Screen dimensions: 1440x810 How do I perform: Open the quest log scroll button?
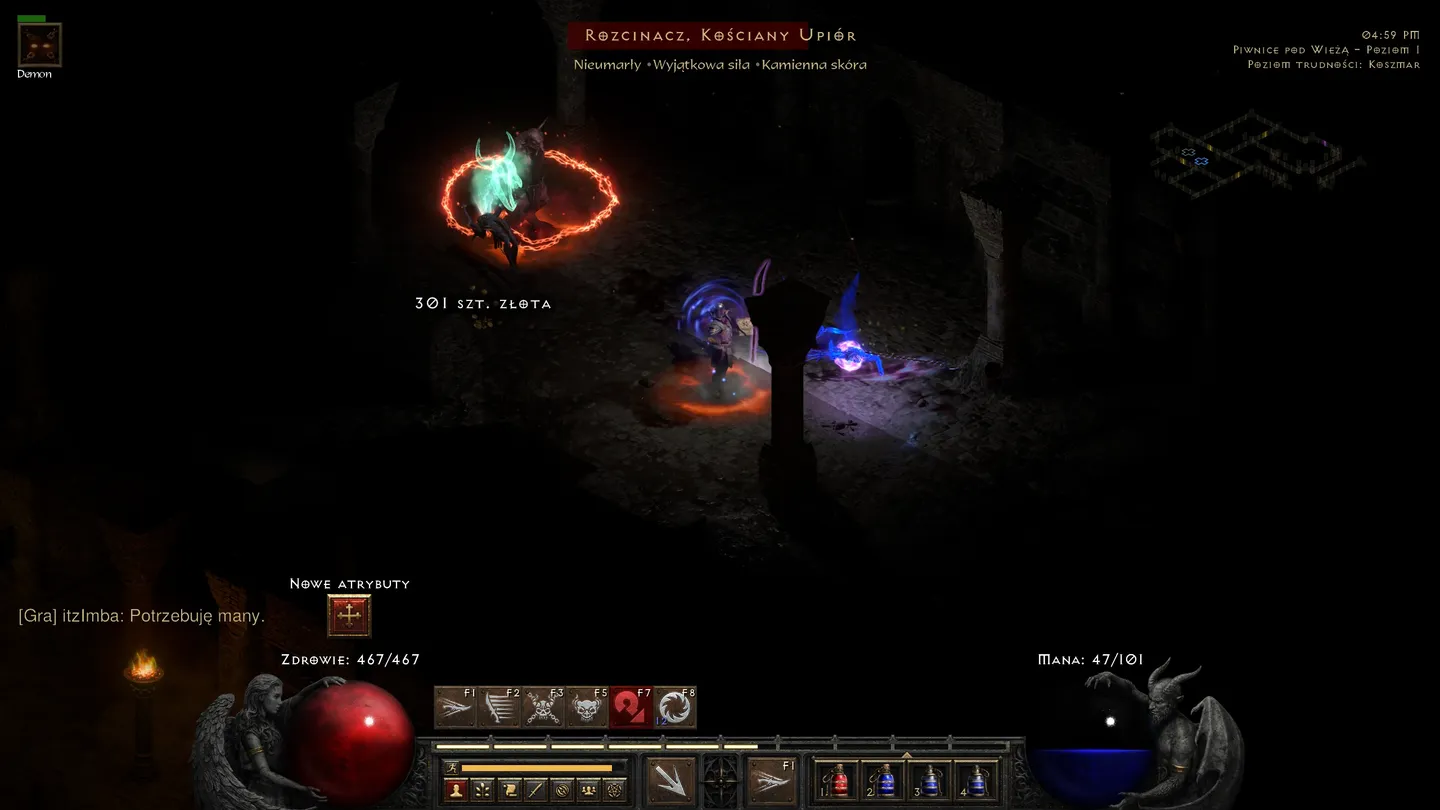(509, 790)
